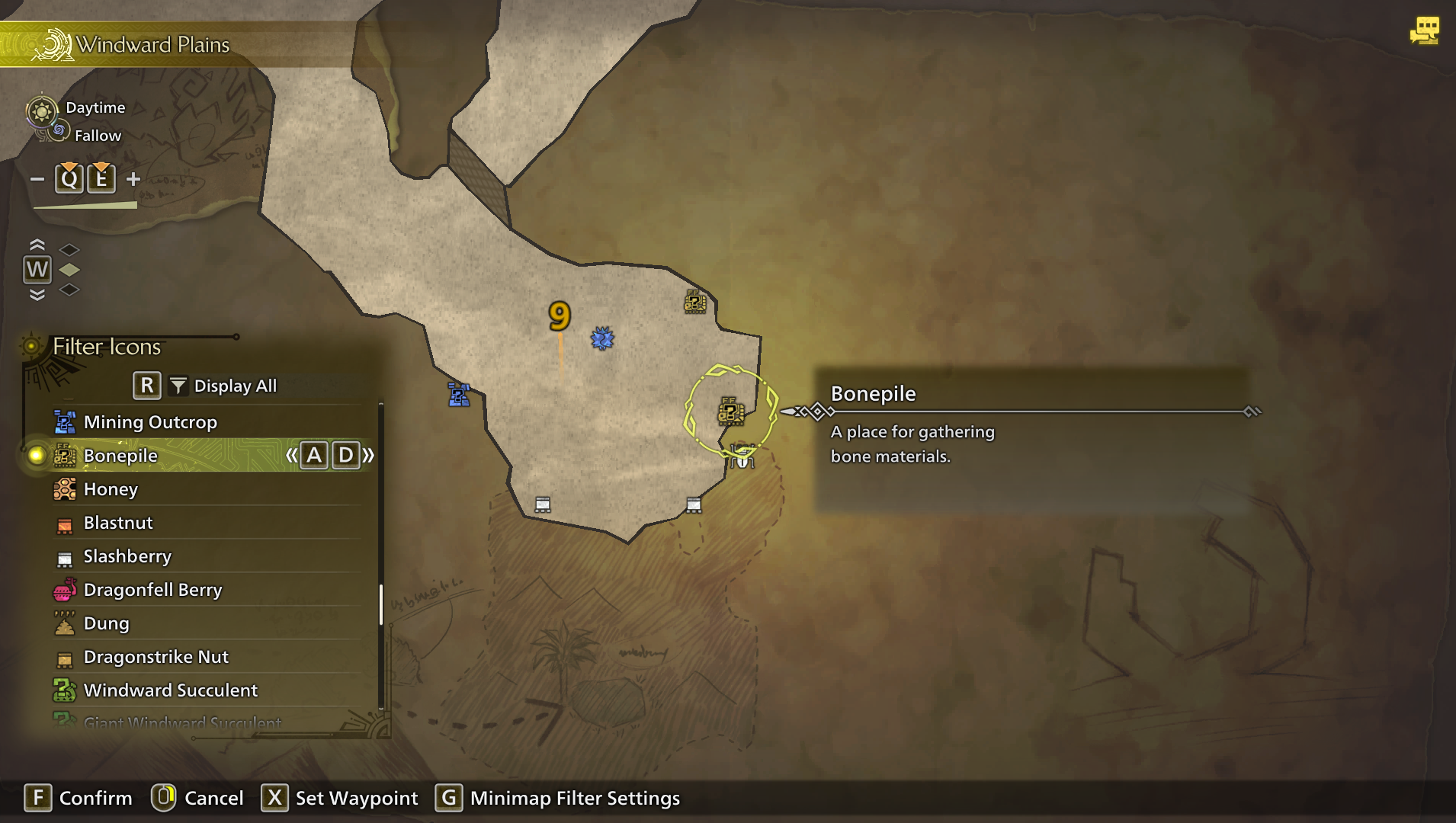The width and height of the screenshot is (1456, 823).
Task: Open the chat icon in the corner
Action: [1424, 31]
